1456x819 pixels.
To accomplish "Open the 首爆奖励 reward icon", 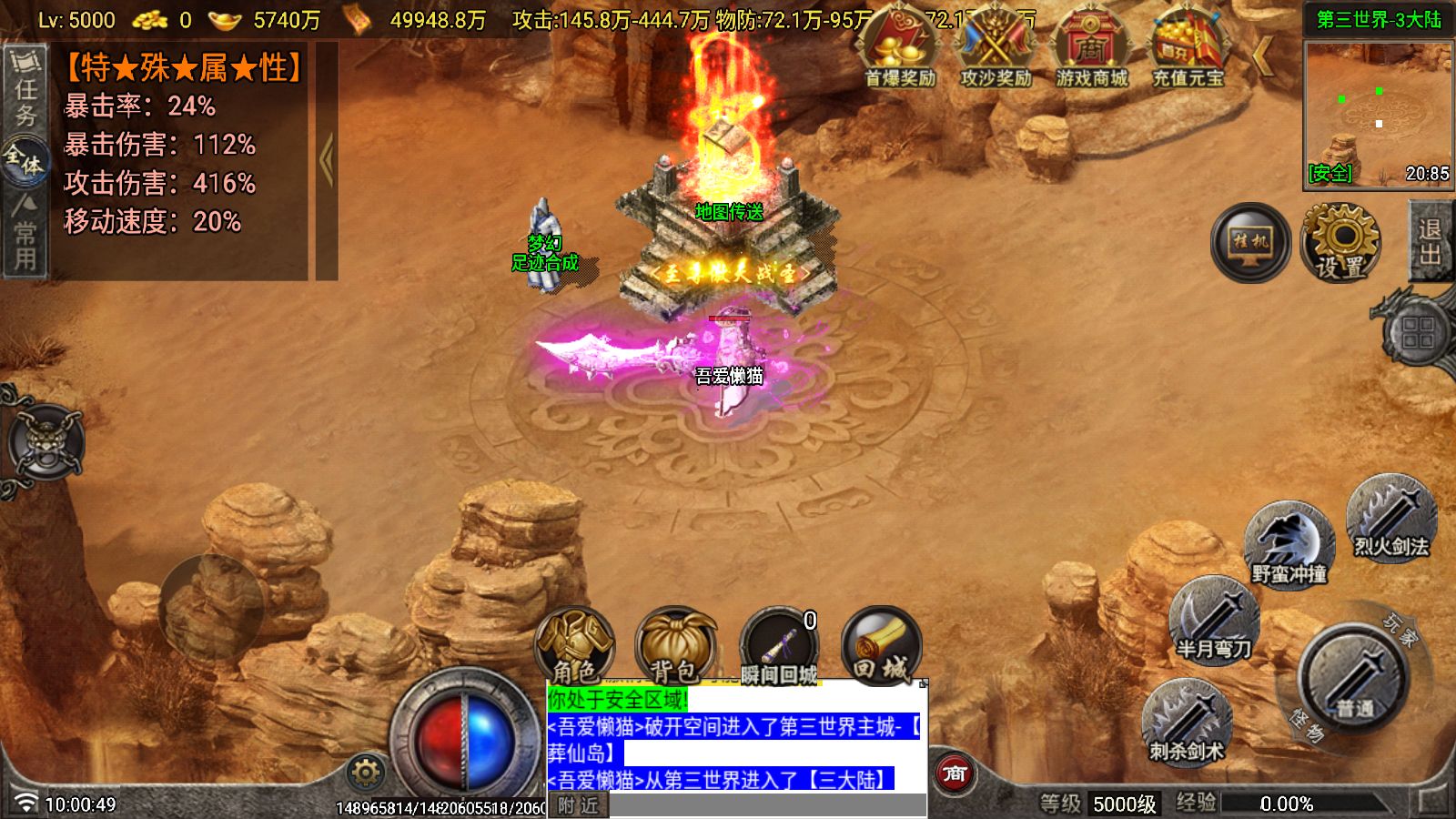I will click(x=900, y=50).
